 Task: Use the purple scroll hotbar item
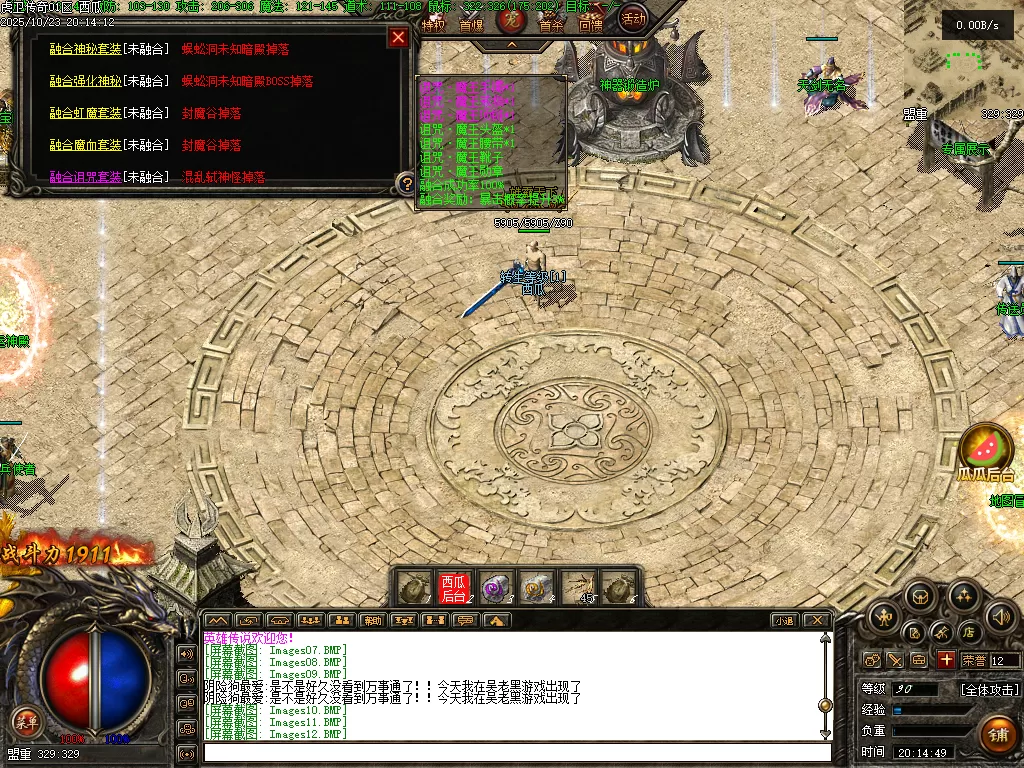(x=495, y=587)
